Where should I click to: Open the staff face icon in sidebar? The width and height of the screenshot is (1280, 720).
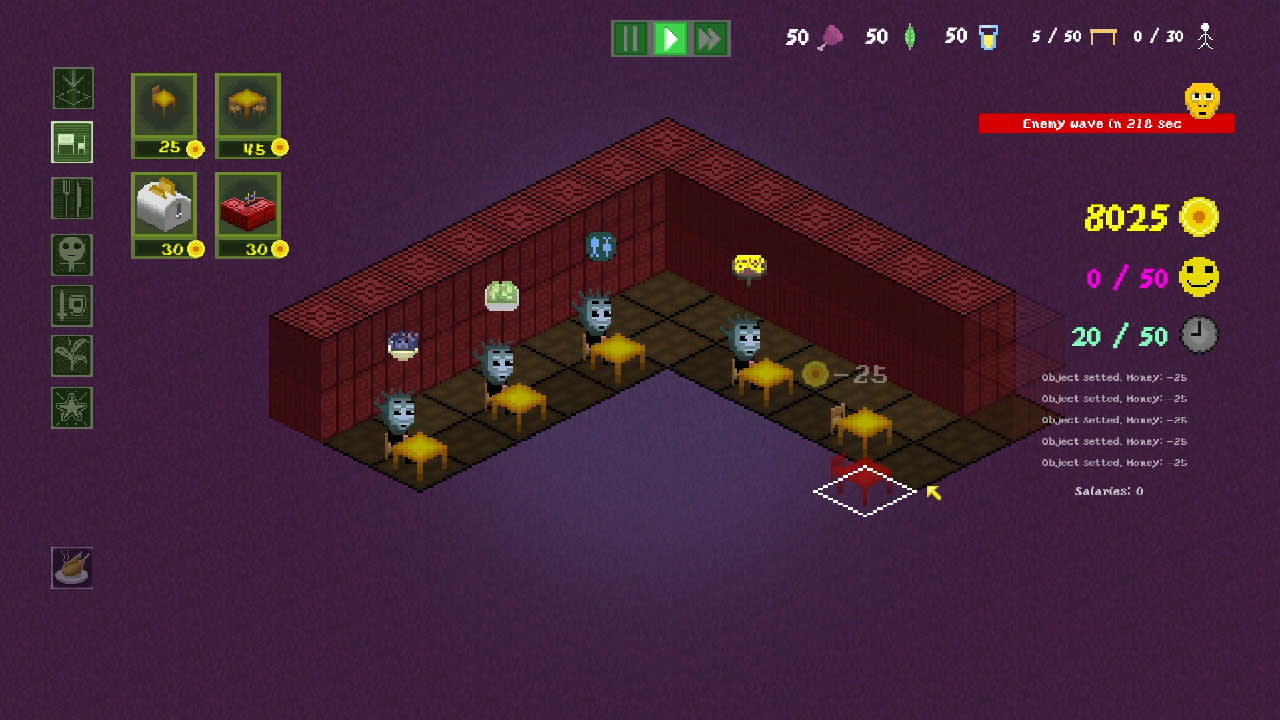[x=71, y=254]
